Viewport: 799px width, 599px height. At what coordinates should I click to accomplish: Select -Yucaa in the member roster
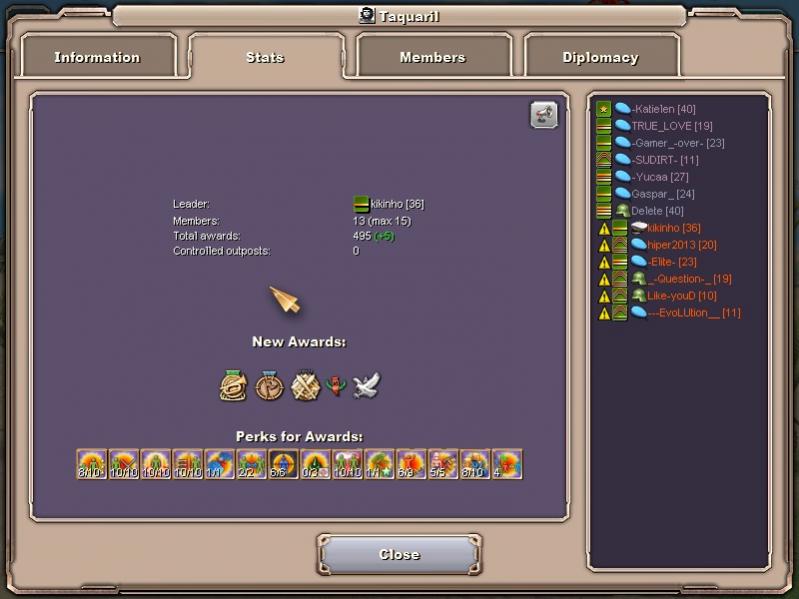pos(659,177)
